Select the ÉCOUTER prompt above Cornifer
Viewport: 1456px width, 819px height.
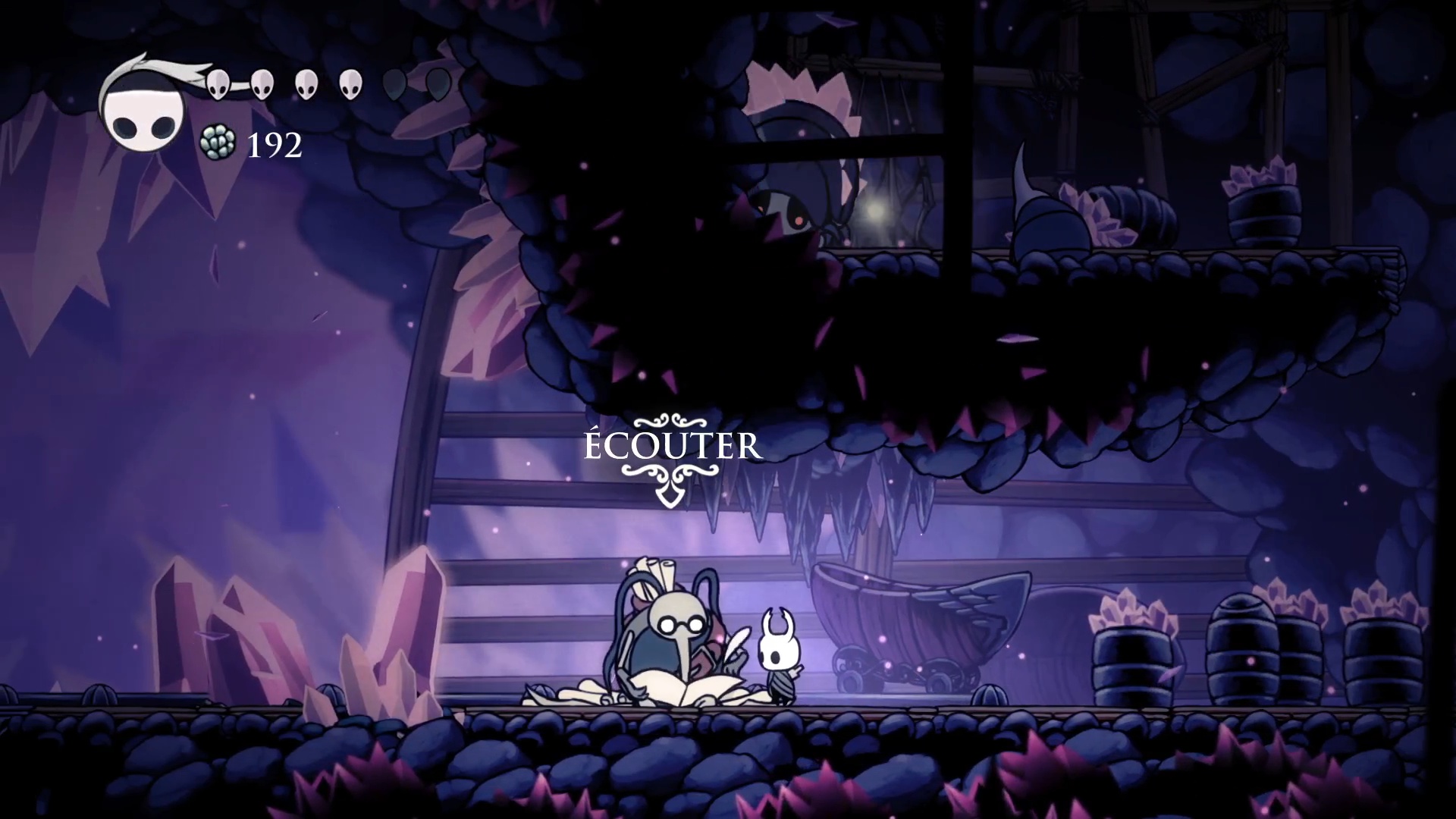[672, 447]
